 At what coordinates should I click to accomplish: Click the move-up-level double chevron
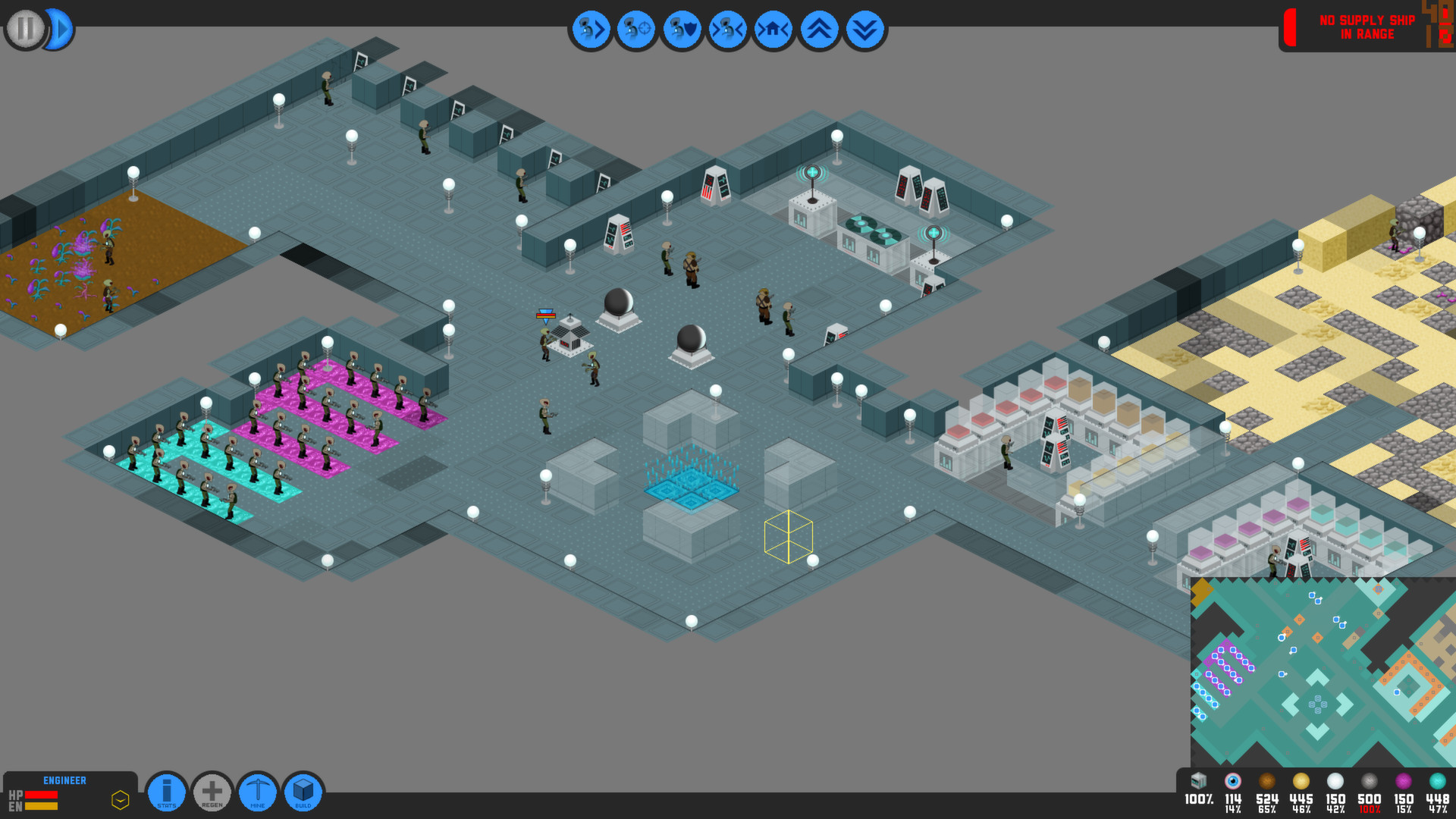click(818, 30)
